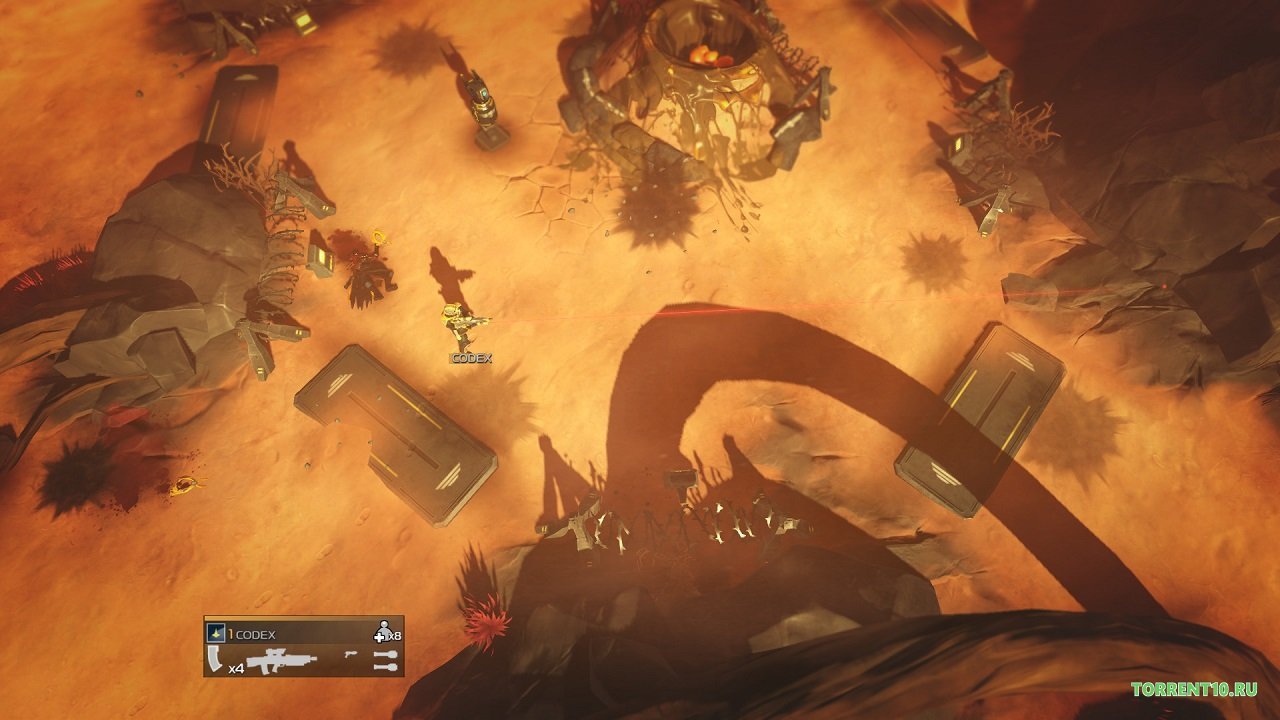This screenshot has width=1280, height=720.
Task: Select the pistol sidearm icon
Action: (x=351, y=653)
